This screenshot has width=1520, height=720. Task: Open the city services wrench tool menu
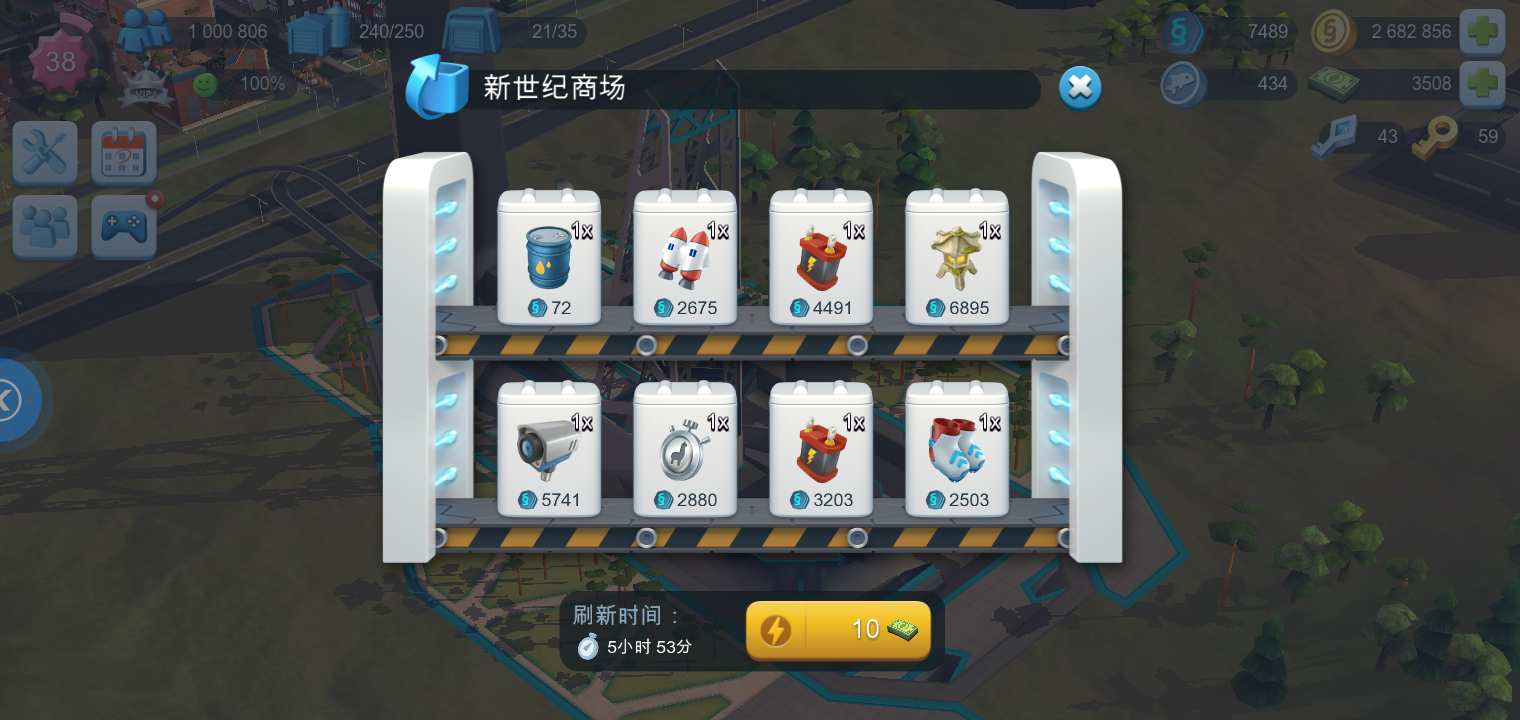(x=44, y=151)
